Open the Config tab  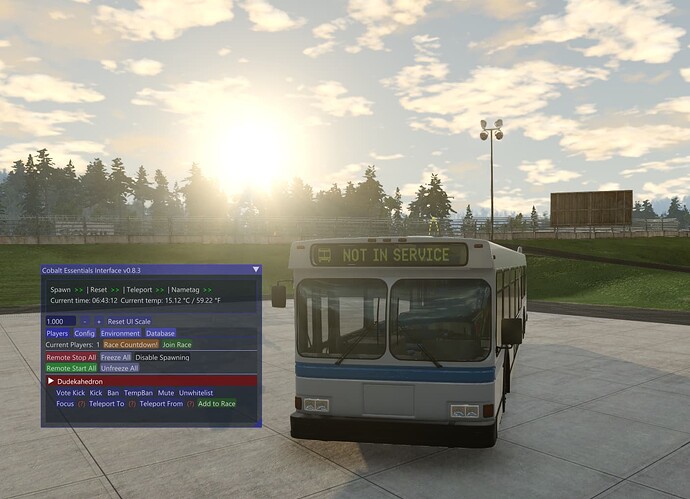click(x=84, y=332)
